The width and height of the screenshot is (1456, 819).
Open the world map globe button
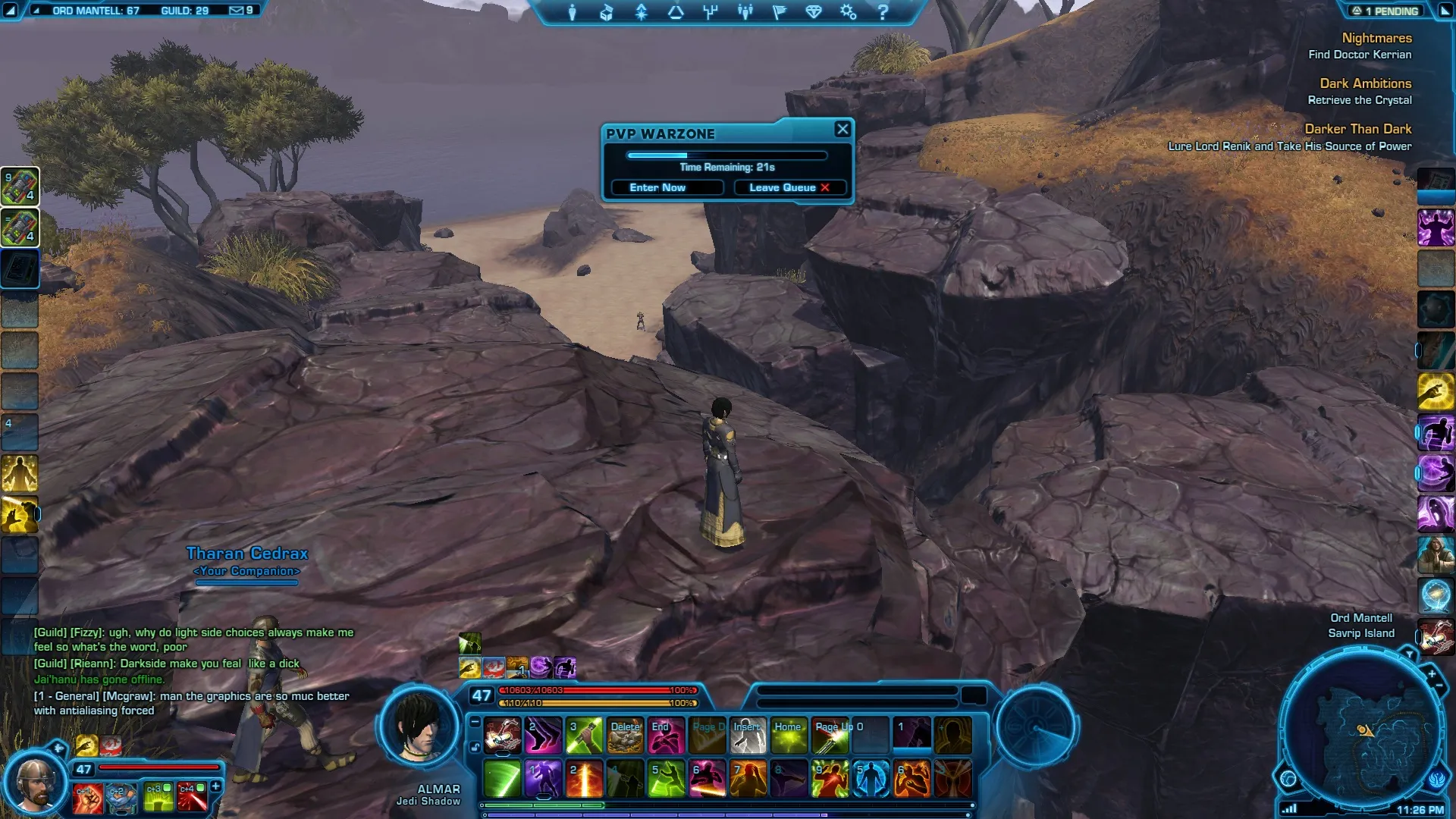(x=1288, y=778)
